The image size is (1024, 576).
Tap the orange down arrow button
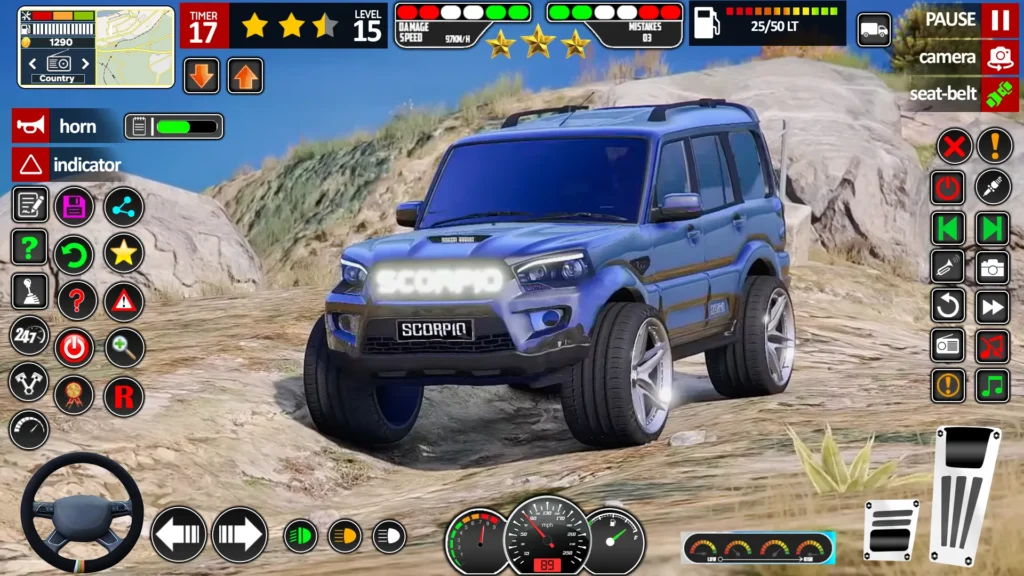(x=202, y=76)
